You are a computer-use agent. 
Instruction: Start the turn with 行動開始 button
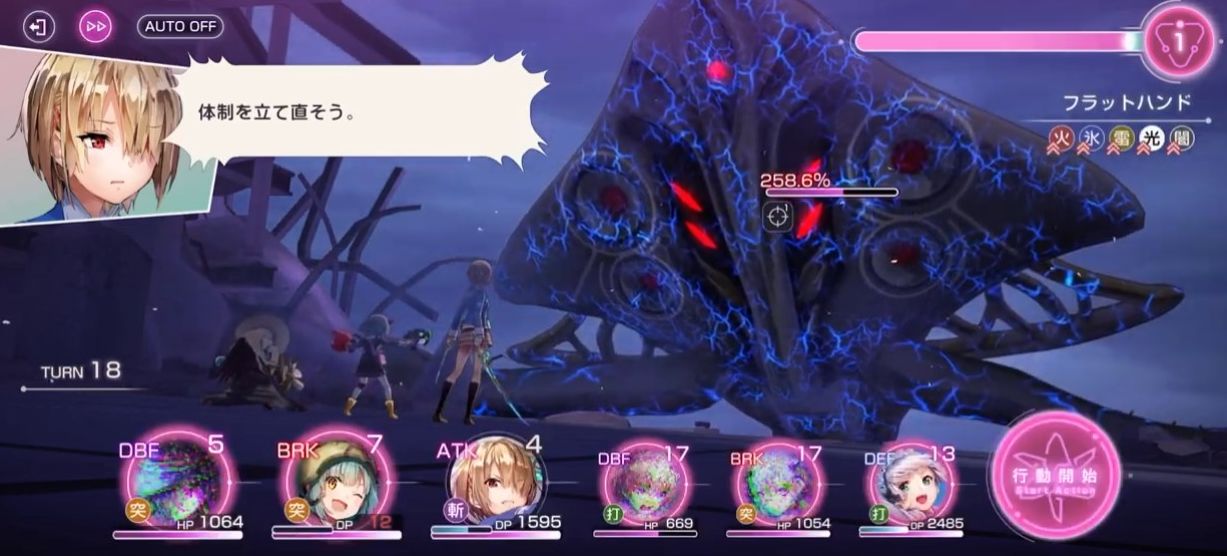(1055, 476)
